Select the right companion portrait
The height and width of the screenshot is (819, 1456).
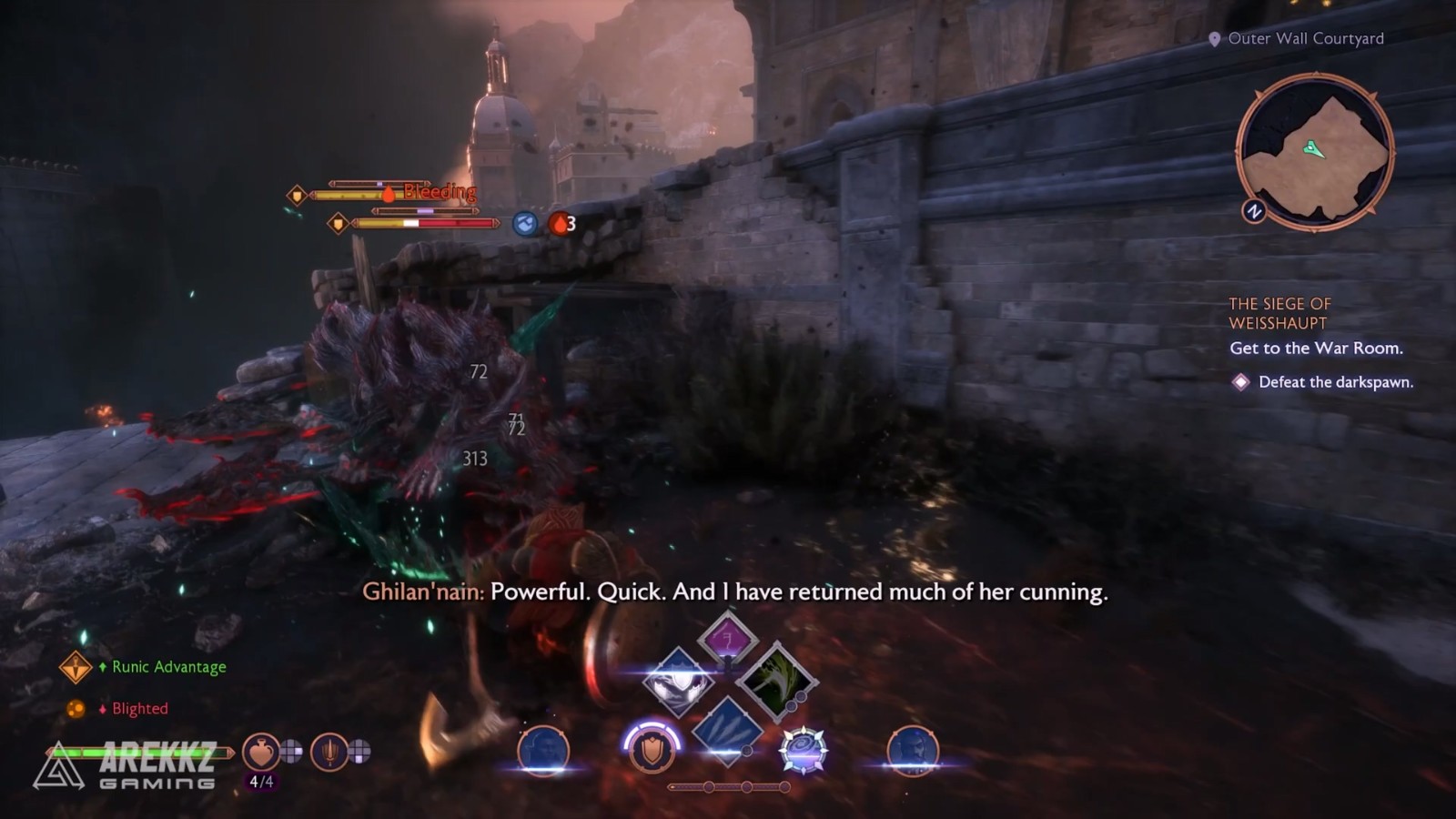(x=912, y=751)
